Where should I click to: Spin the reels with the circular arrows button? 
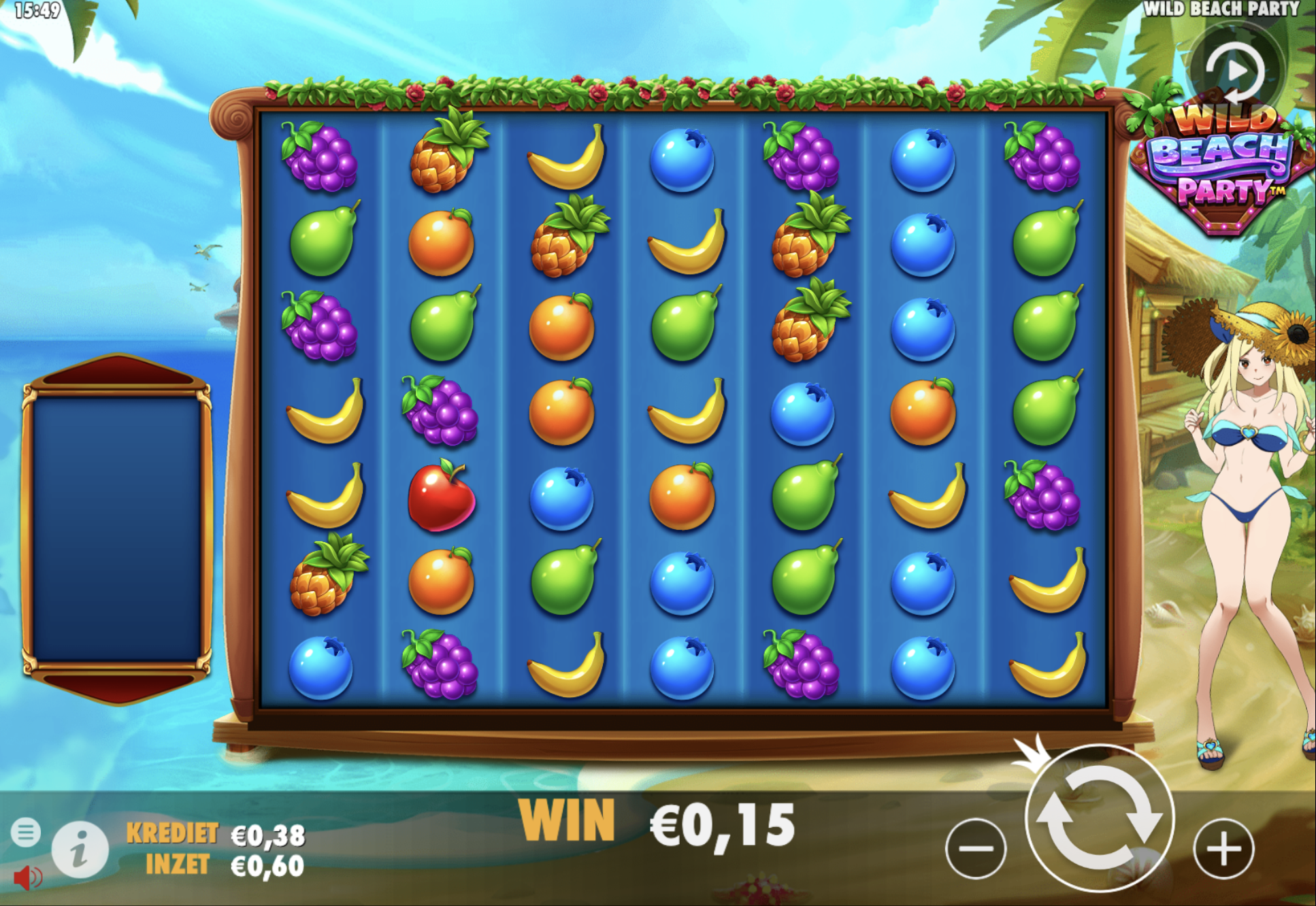[1099, 819]
